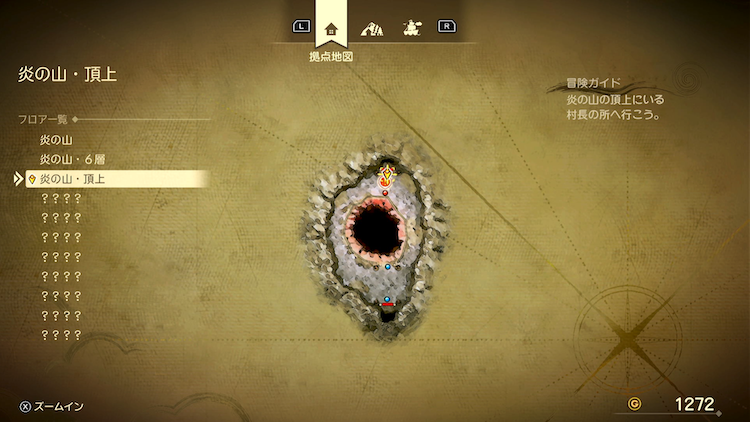
Task: Switch to the mountain area map tab
Action: tap(371, 27)
